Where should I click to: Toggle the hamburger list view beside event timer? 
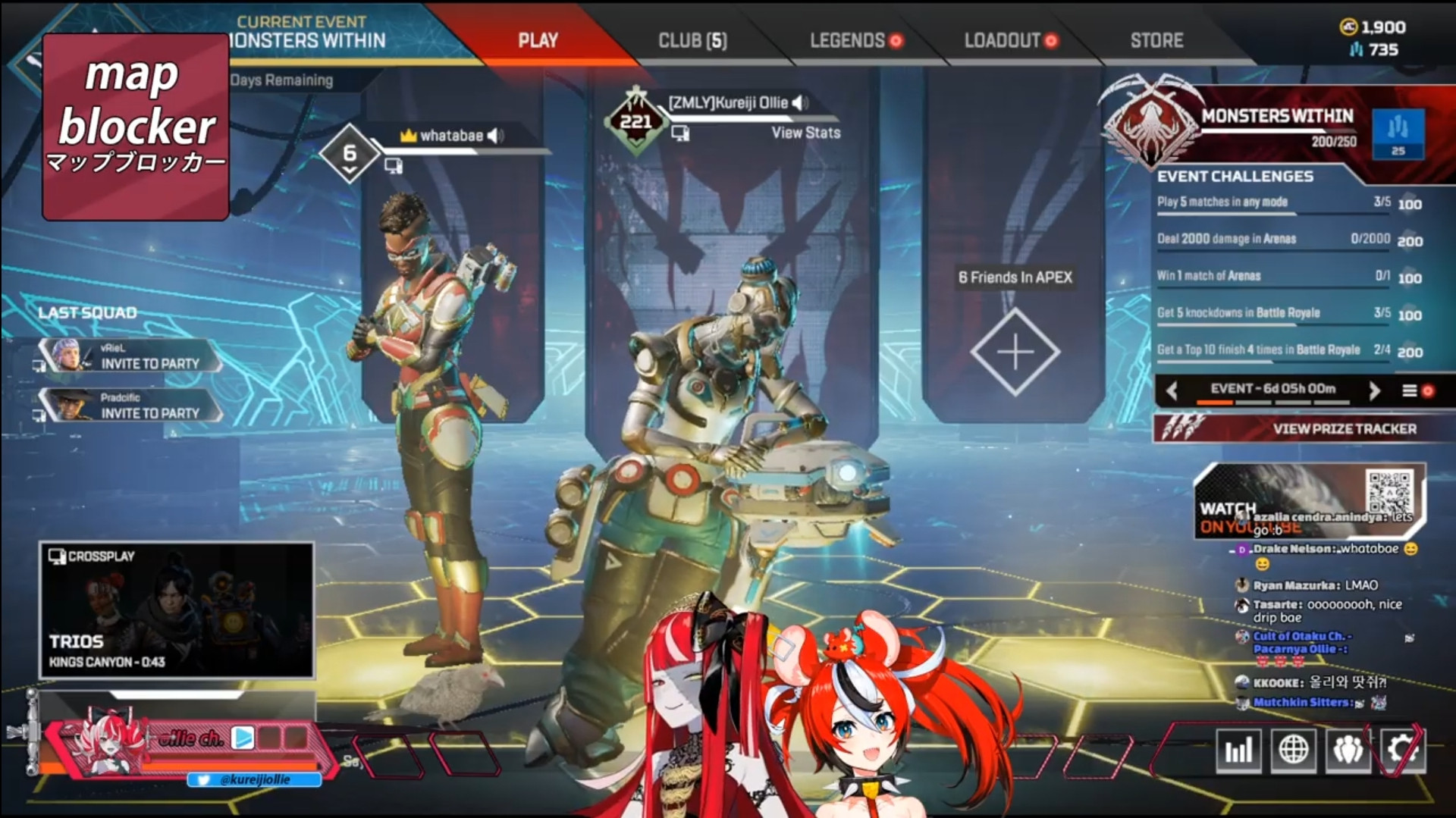(x=1409, y=391)
